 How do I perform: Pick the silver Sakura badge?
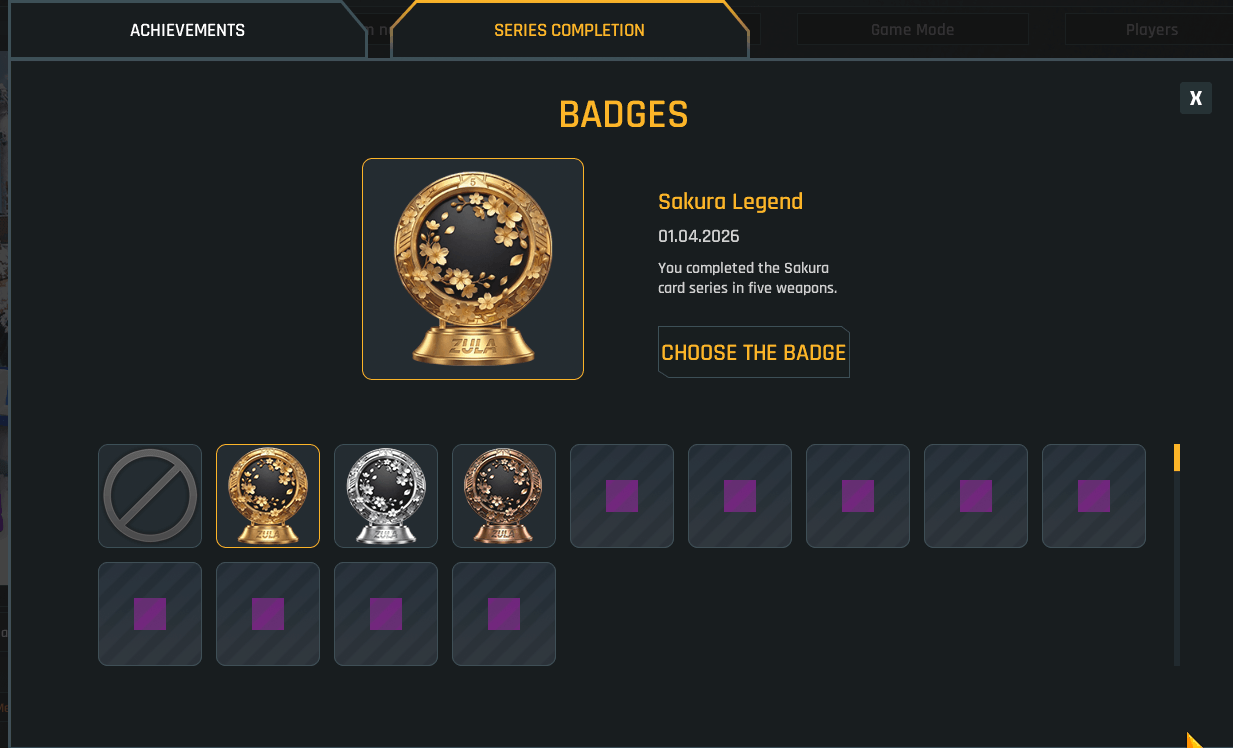click(x=386, y=496)
